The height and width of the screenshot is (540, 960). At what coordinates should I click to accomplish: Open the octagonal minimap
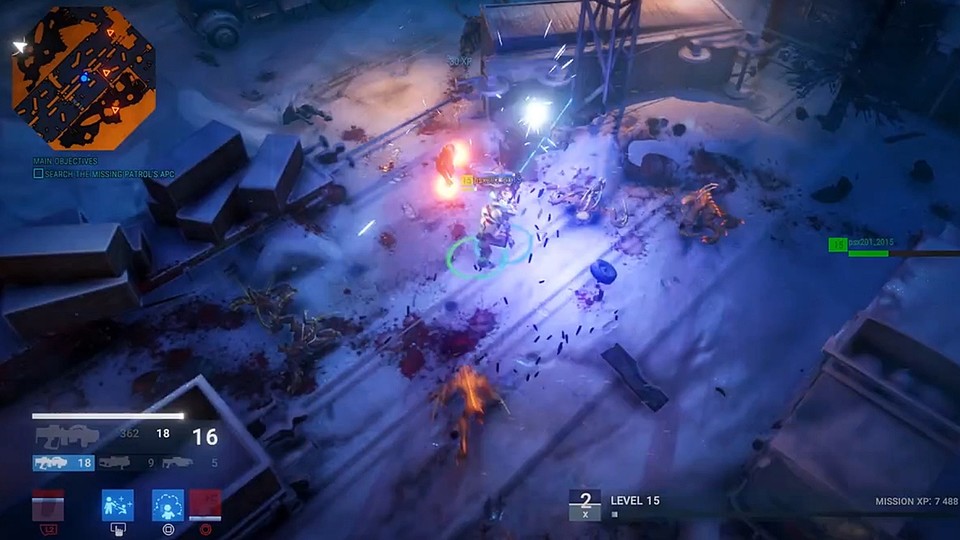tap(84, 78)
